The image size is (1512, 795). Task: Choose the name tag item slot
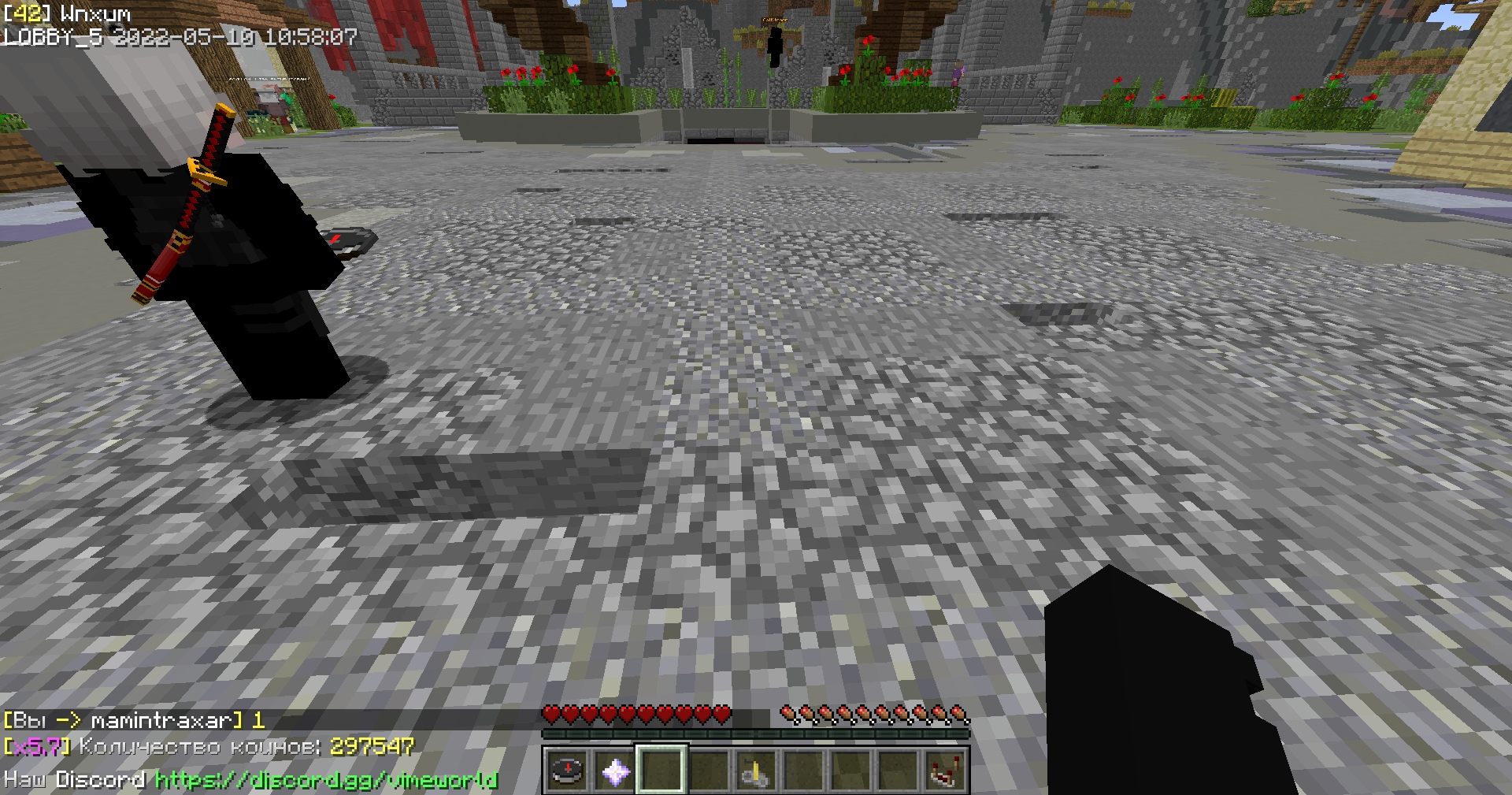coord(756,771)
